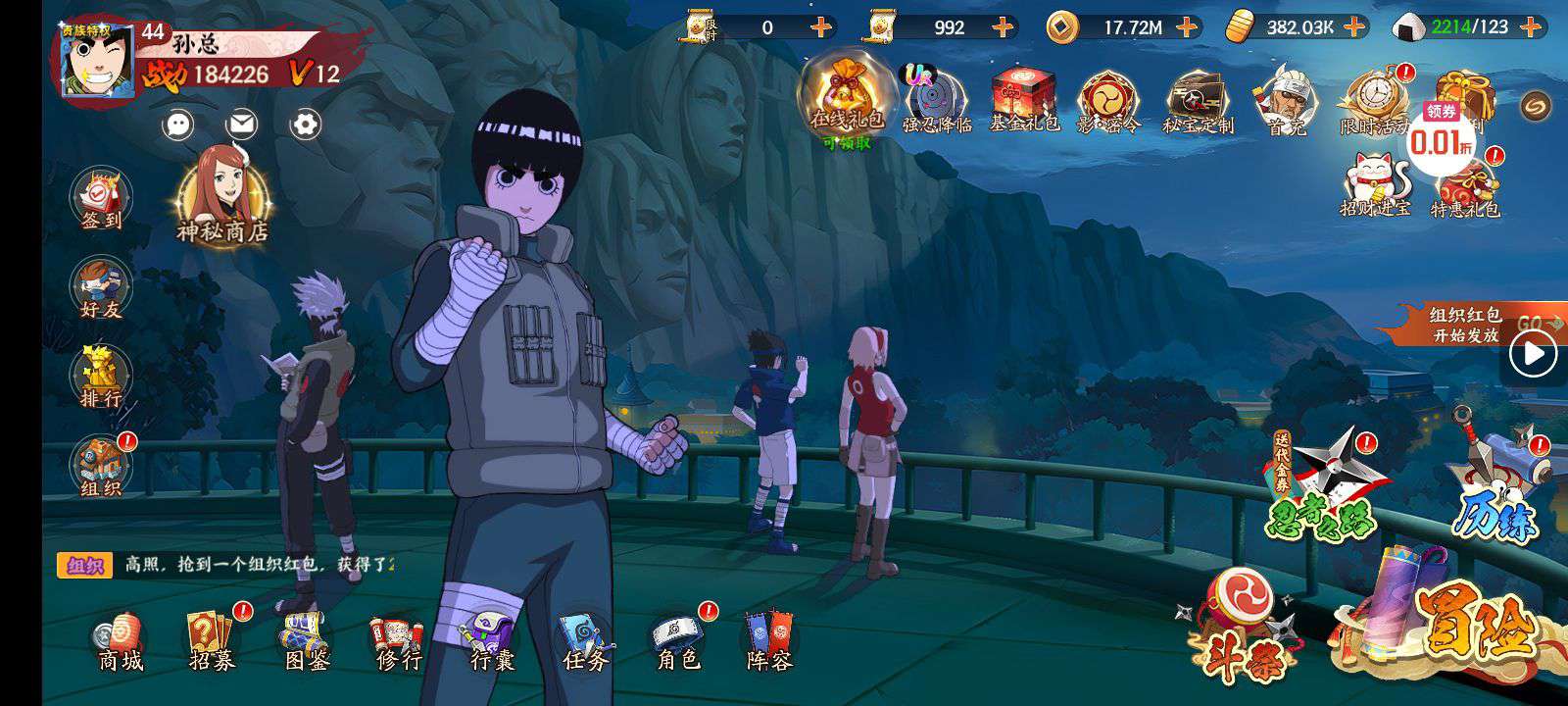Open the 图鉴 encyclopedia
Viewport: 1568px width, 706px height.
point(306,642)
